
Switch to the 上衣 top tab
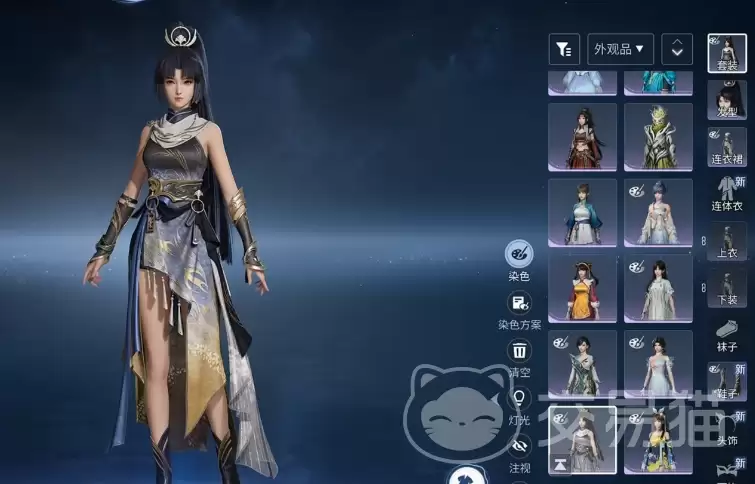727,244
